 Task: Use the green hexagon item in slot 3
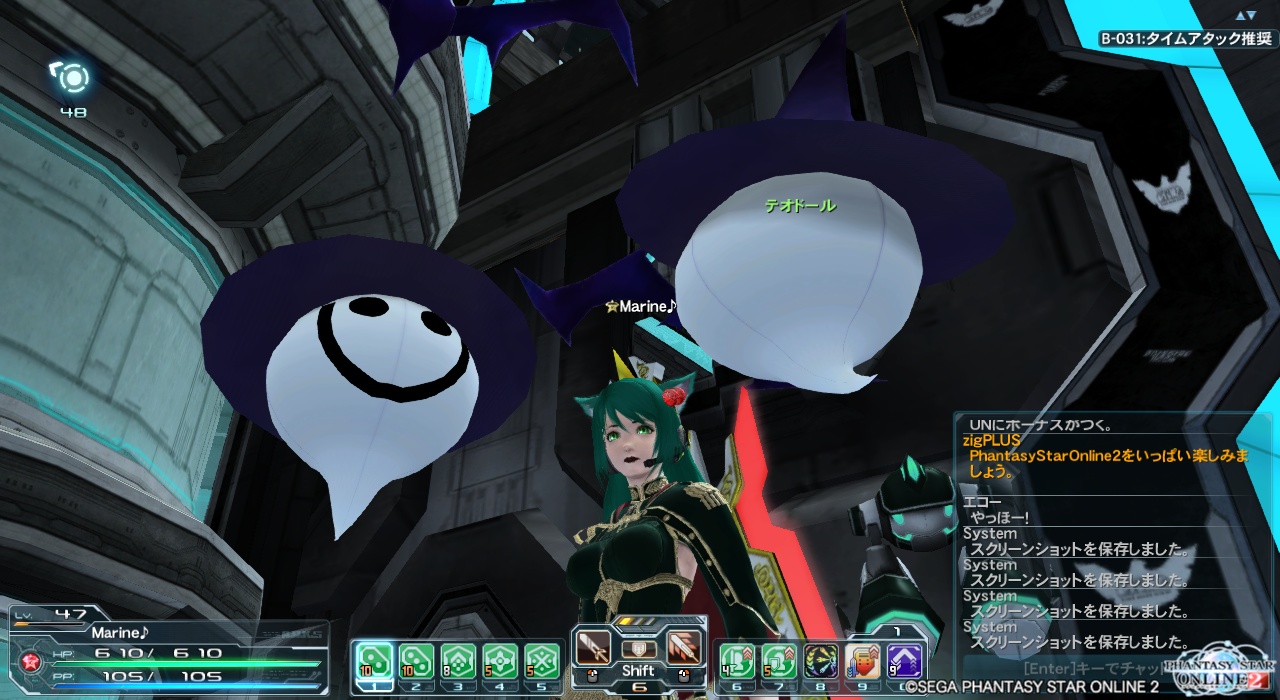point(458,660)
